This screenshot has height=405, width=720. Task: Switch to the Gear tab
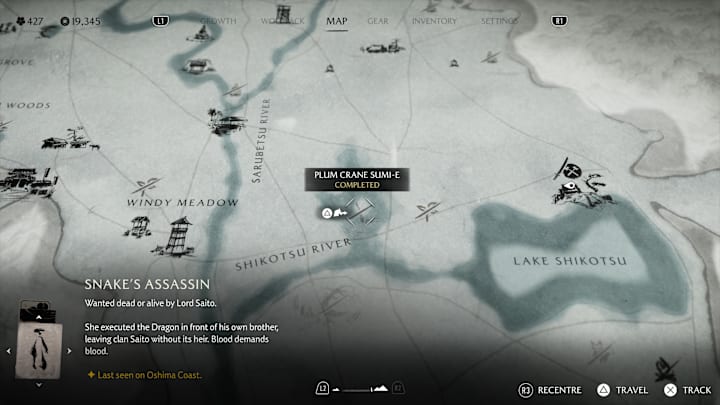pyautogui.click(x=378, y=20)
